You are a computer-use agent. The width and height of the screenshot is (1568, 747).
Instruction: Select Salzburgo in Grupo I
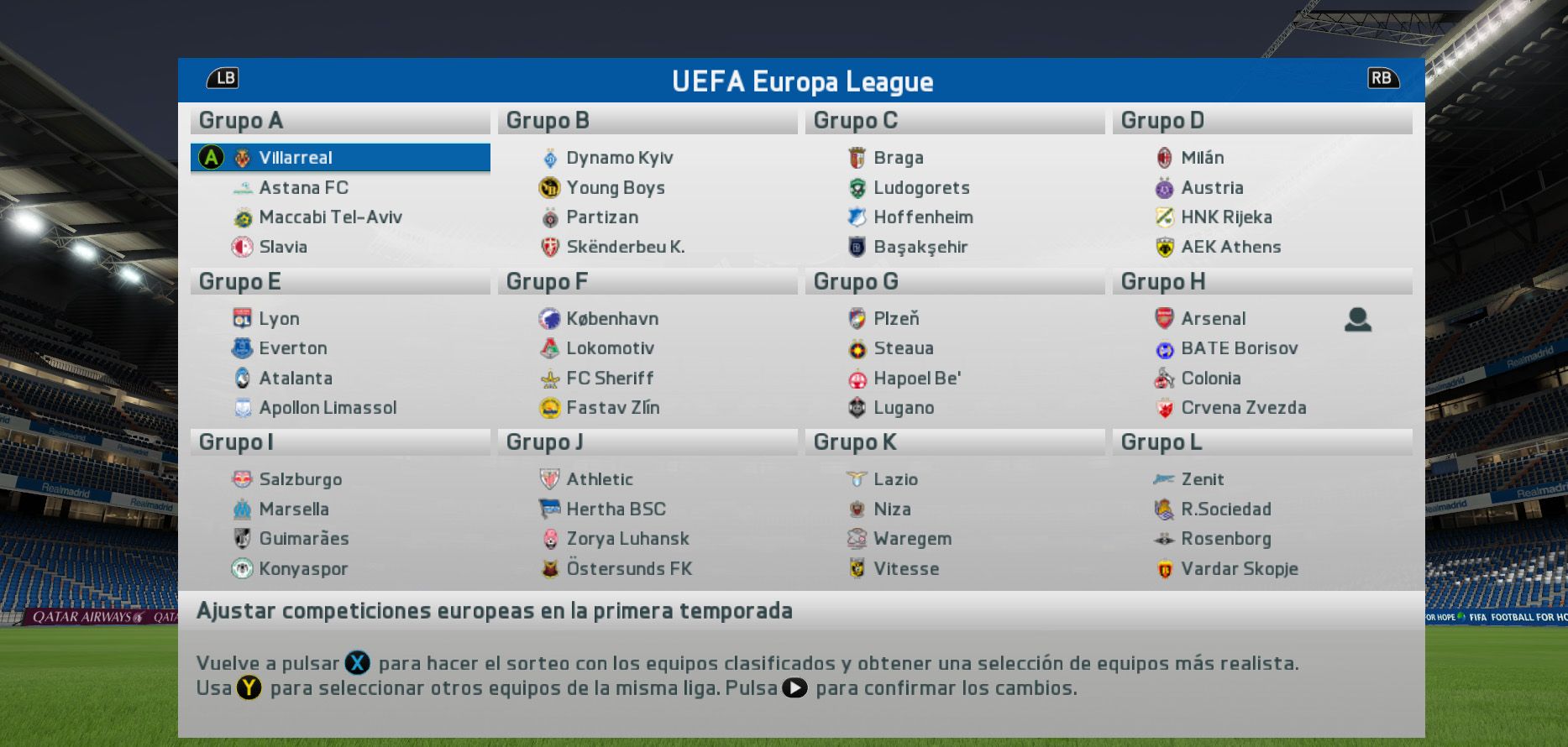tap(300, 479)
